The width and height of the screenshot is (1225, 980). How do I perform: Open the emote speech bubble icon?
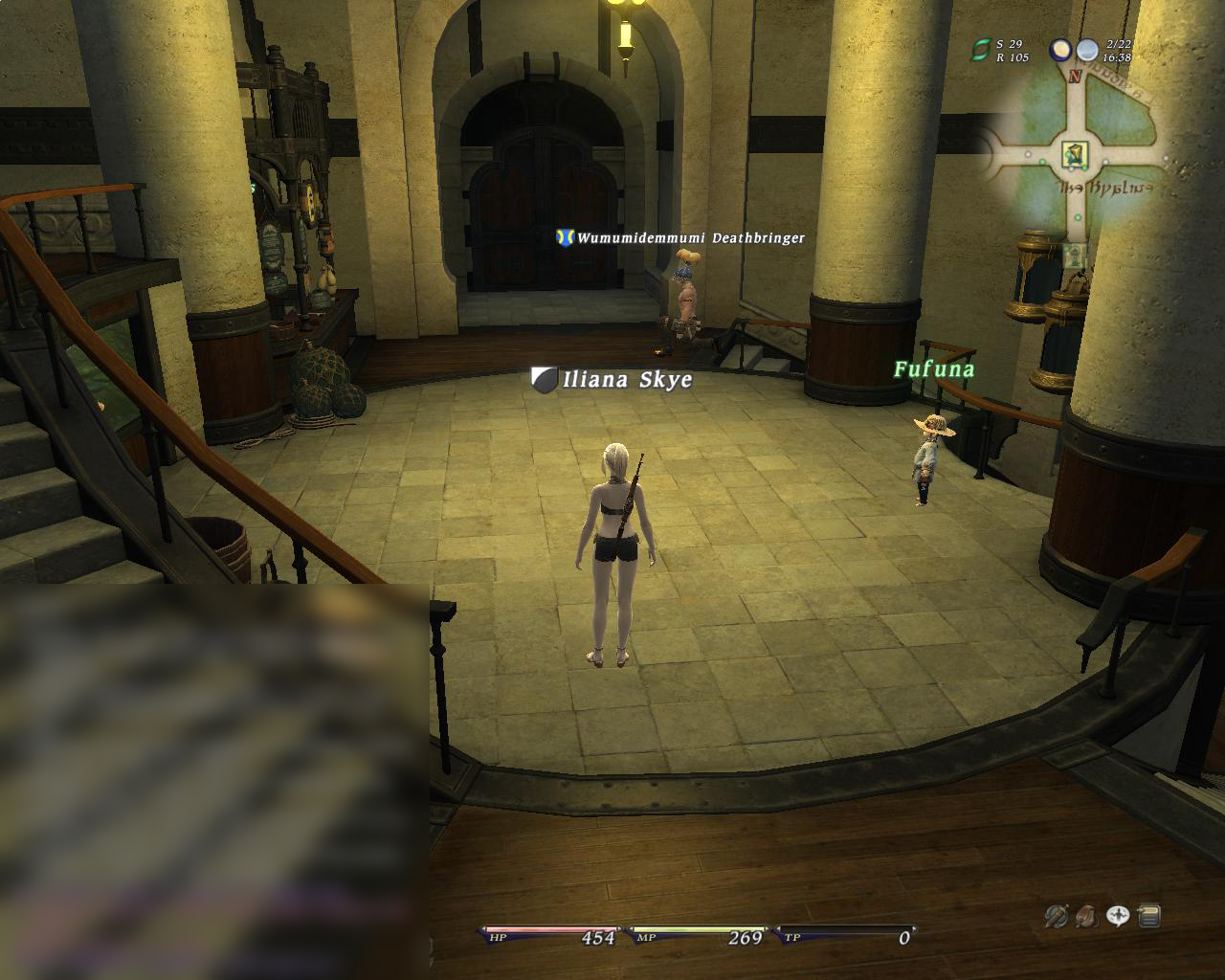(1118, 916)
